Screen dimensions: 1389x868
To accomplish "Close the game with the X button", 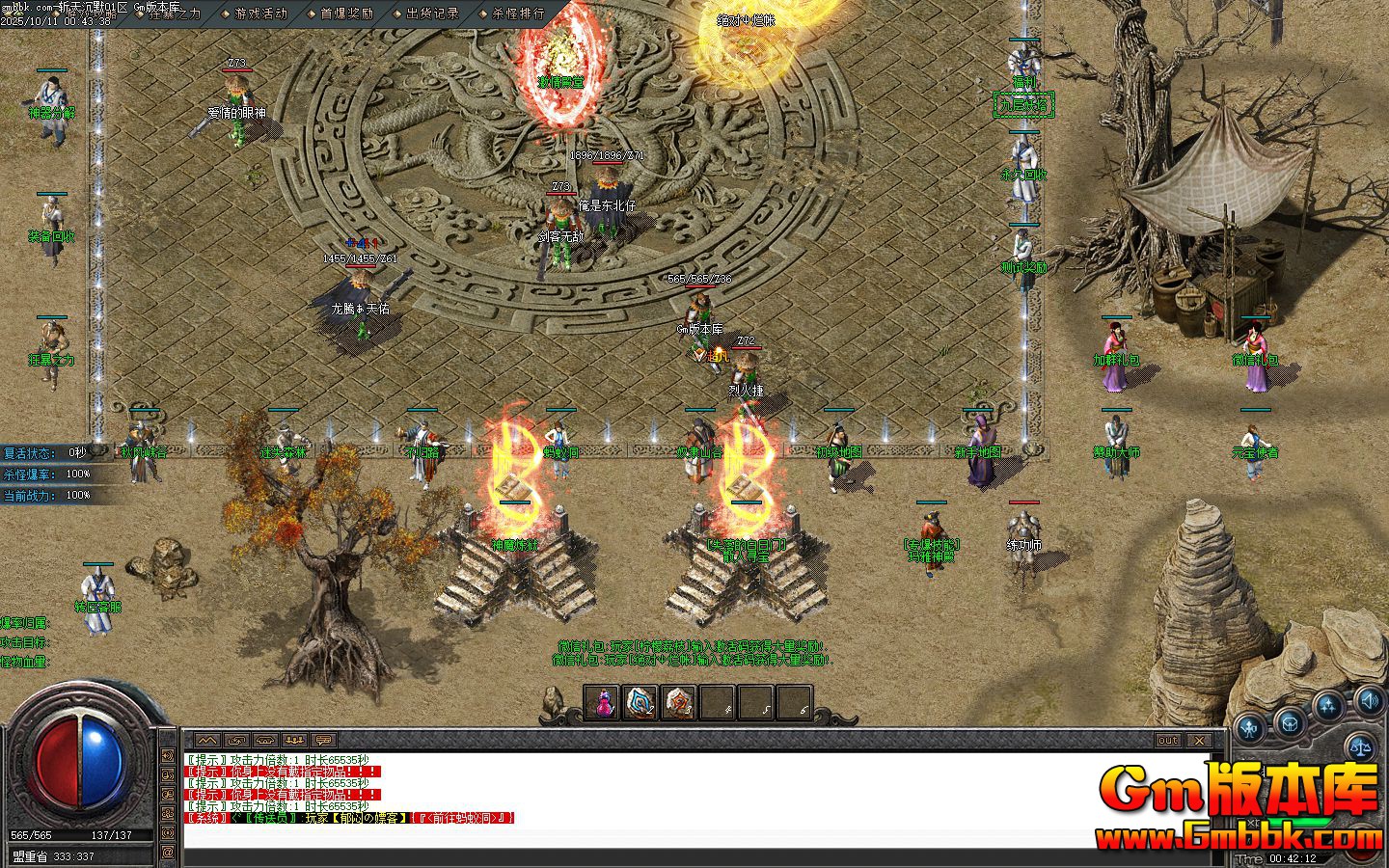I will click(1198, 741).
